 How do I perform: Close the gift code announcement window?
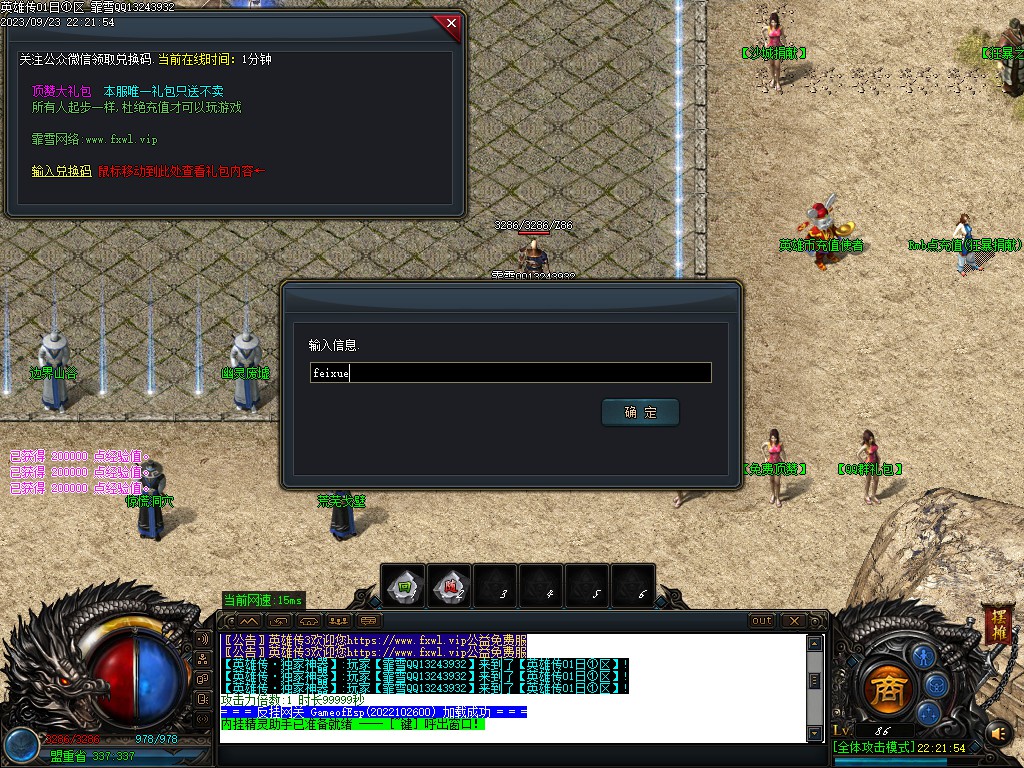[x=451, y=22]
